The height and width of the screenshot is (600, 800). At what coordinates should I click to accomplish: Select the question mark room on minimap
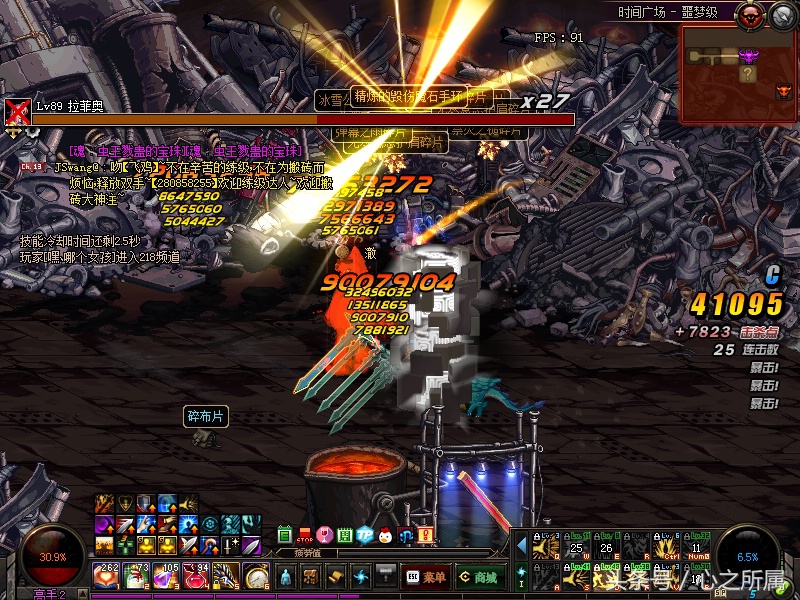(x=747, y=74)
